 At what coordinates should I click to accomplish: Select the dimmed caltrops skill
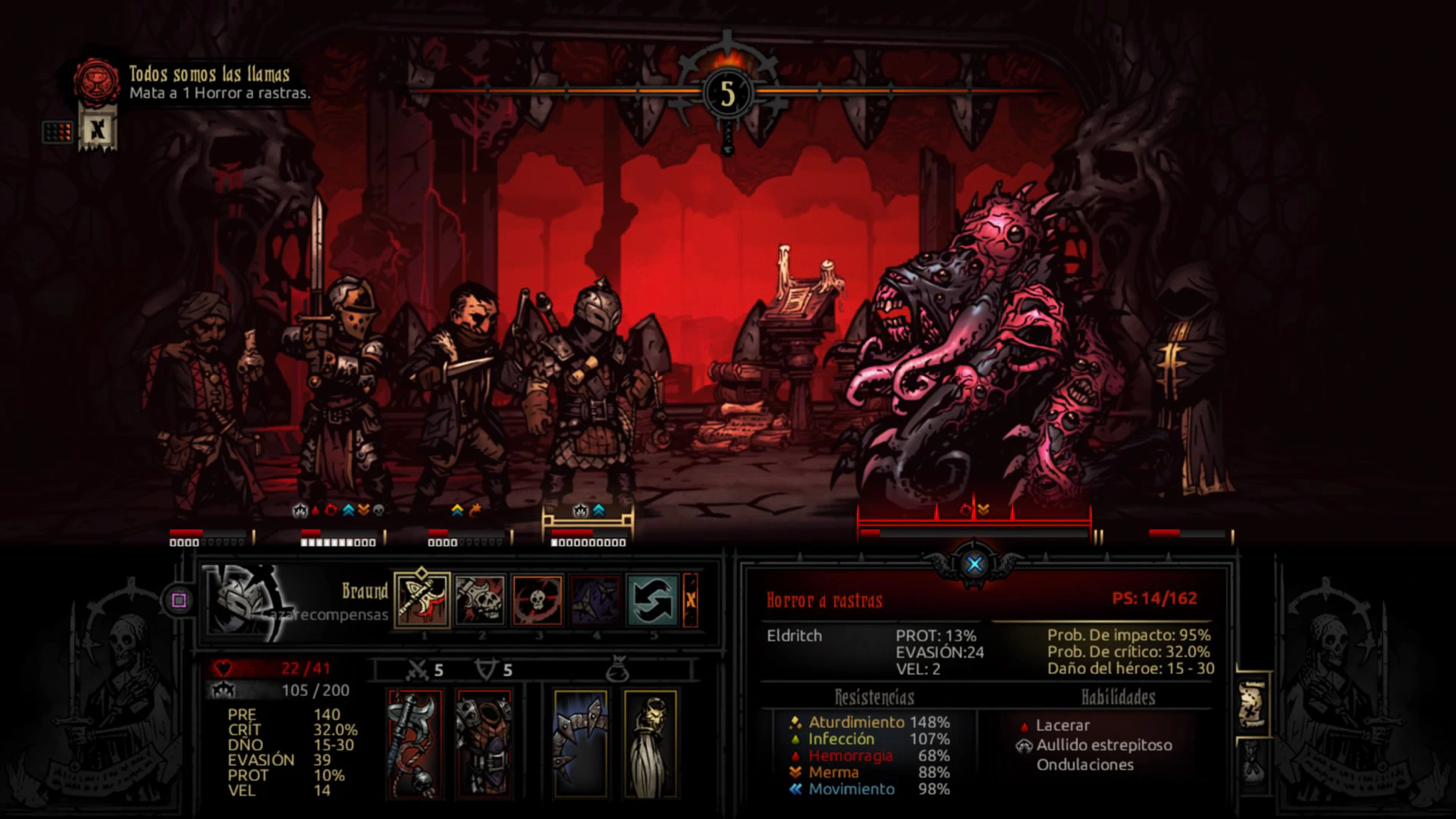tap(595, 600)
